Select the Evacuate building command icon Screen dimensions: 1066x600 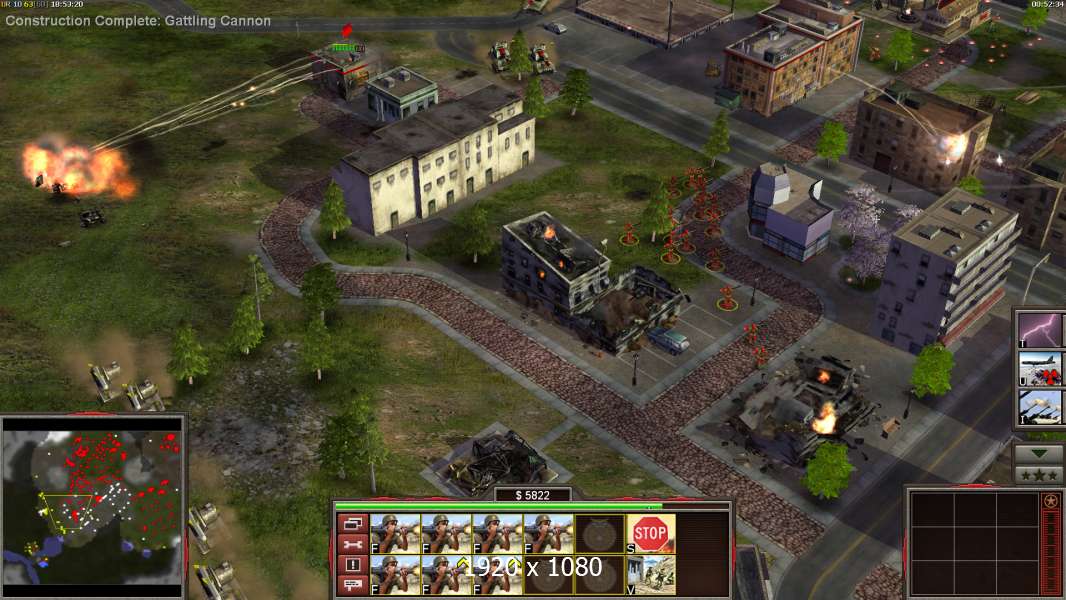coord(650,574)
